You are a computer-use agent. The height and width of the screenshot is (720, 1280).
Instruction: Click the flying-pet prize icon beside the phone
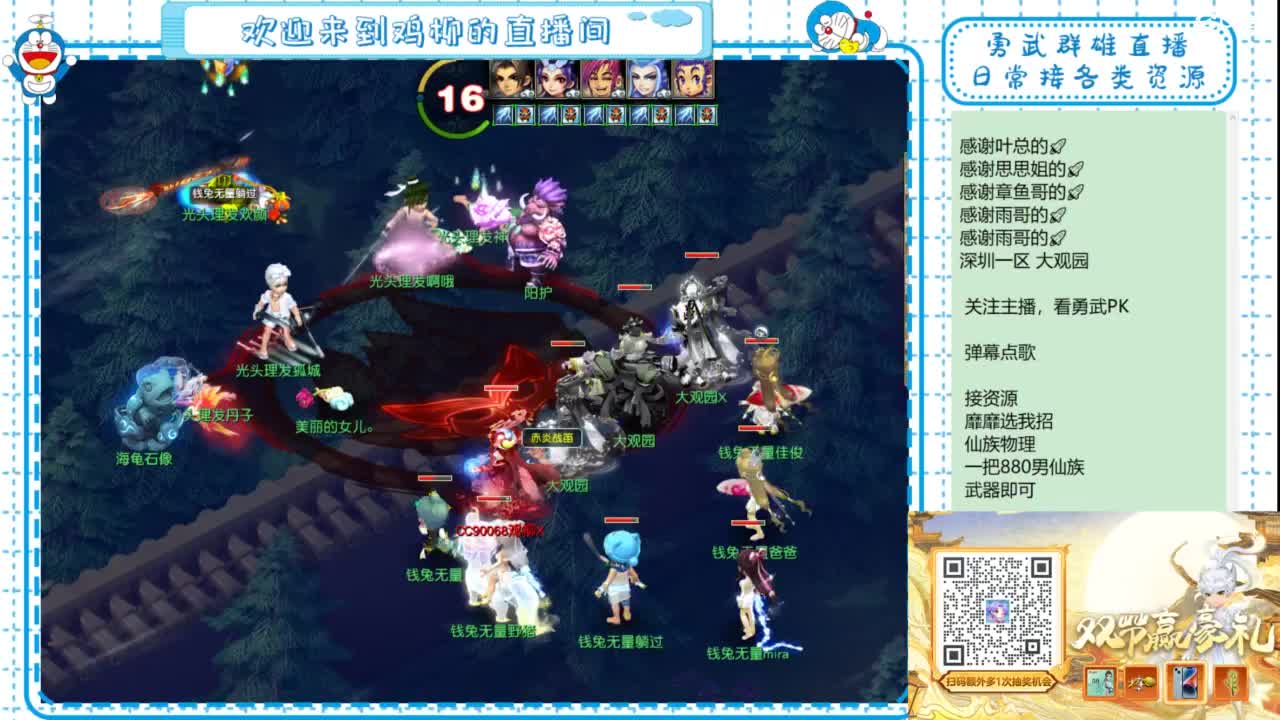[1141, 683]
